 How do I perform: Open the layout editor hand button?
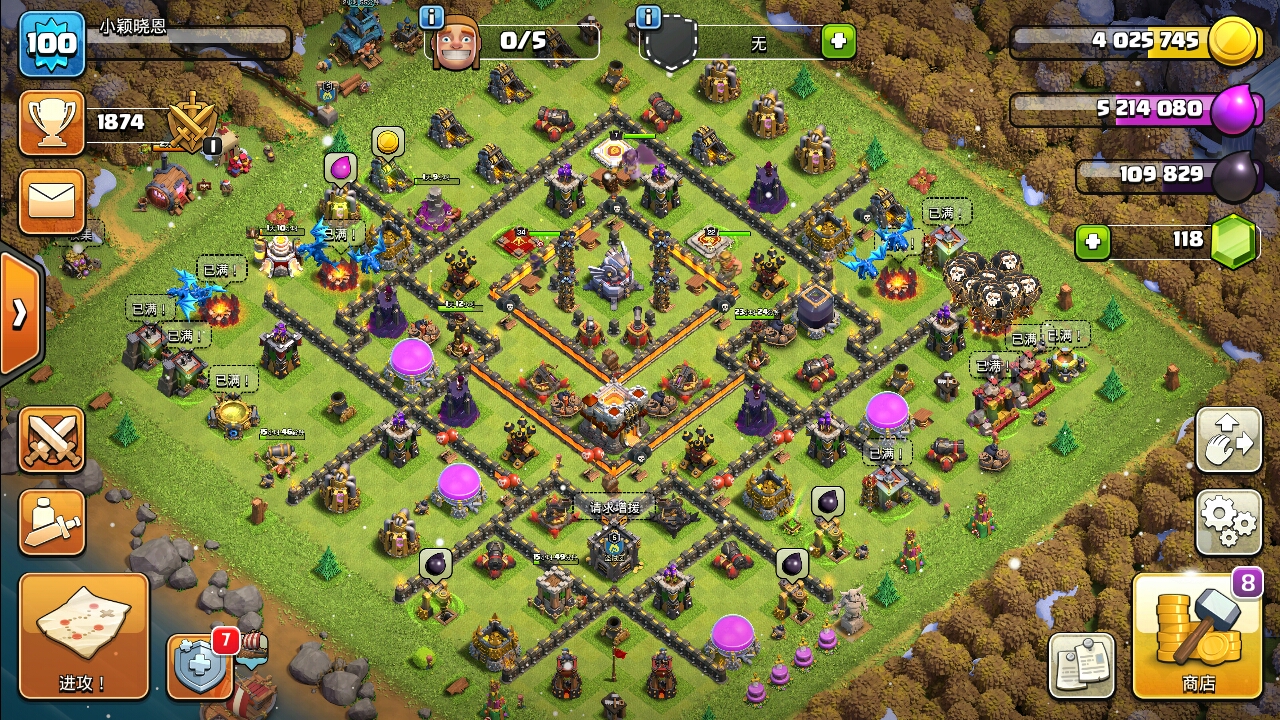coord(1228,439)
